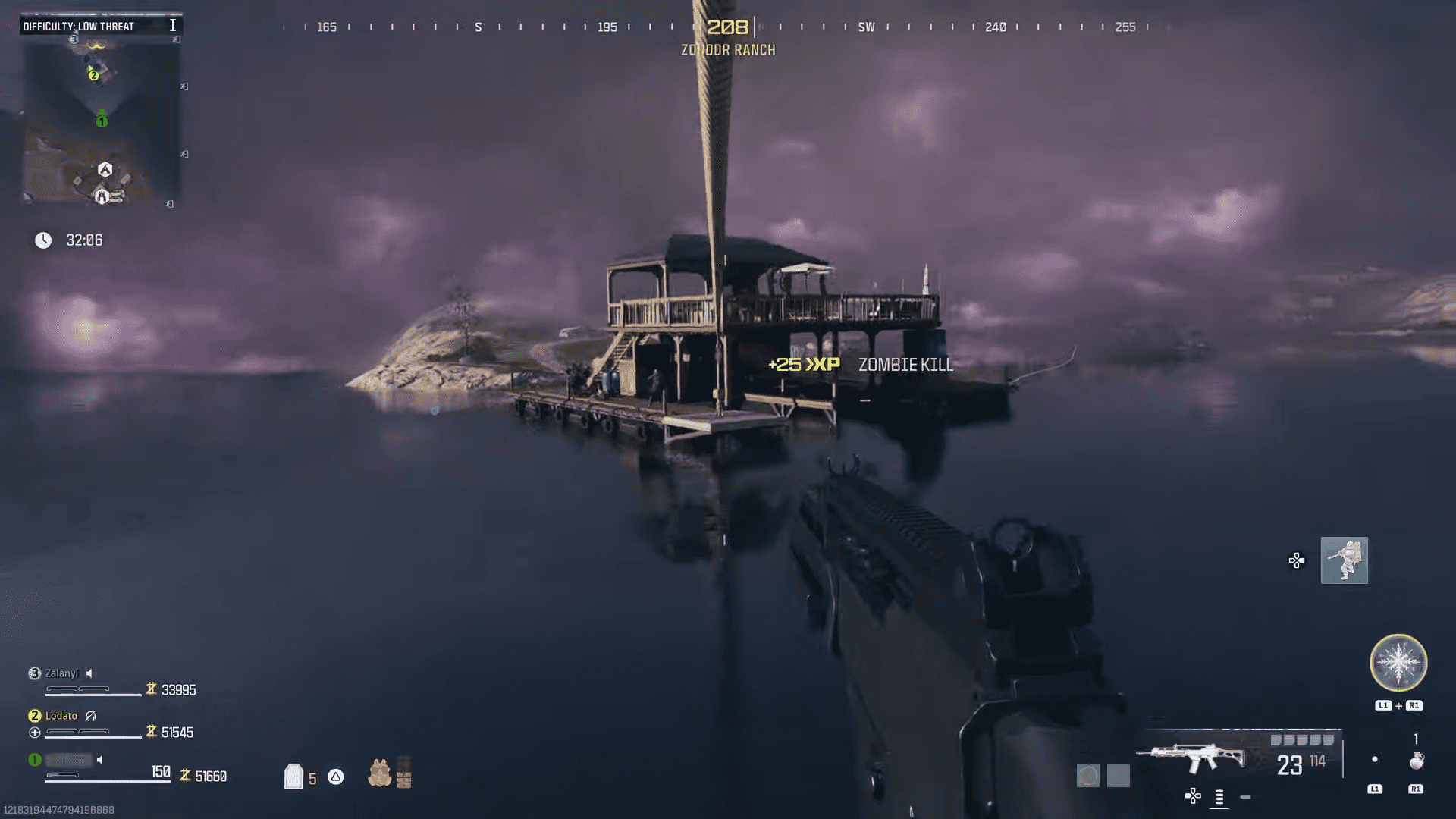Viewport: 1456px width, 819px height.
Task: Click the fire-mode selector icon below the rifle
Action: (x=1219, y=798)
